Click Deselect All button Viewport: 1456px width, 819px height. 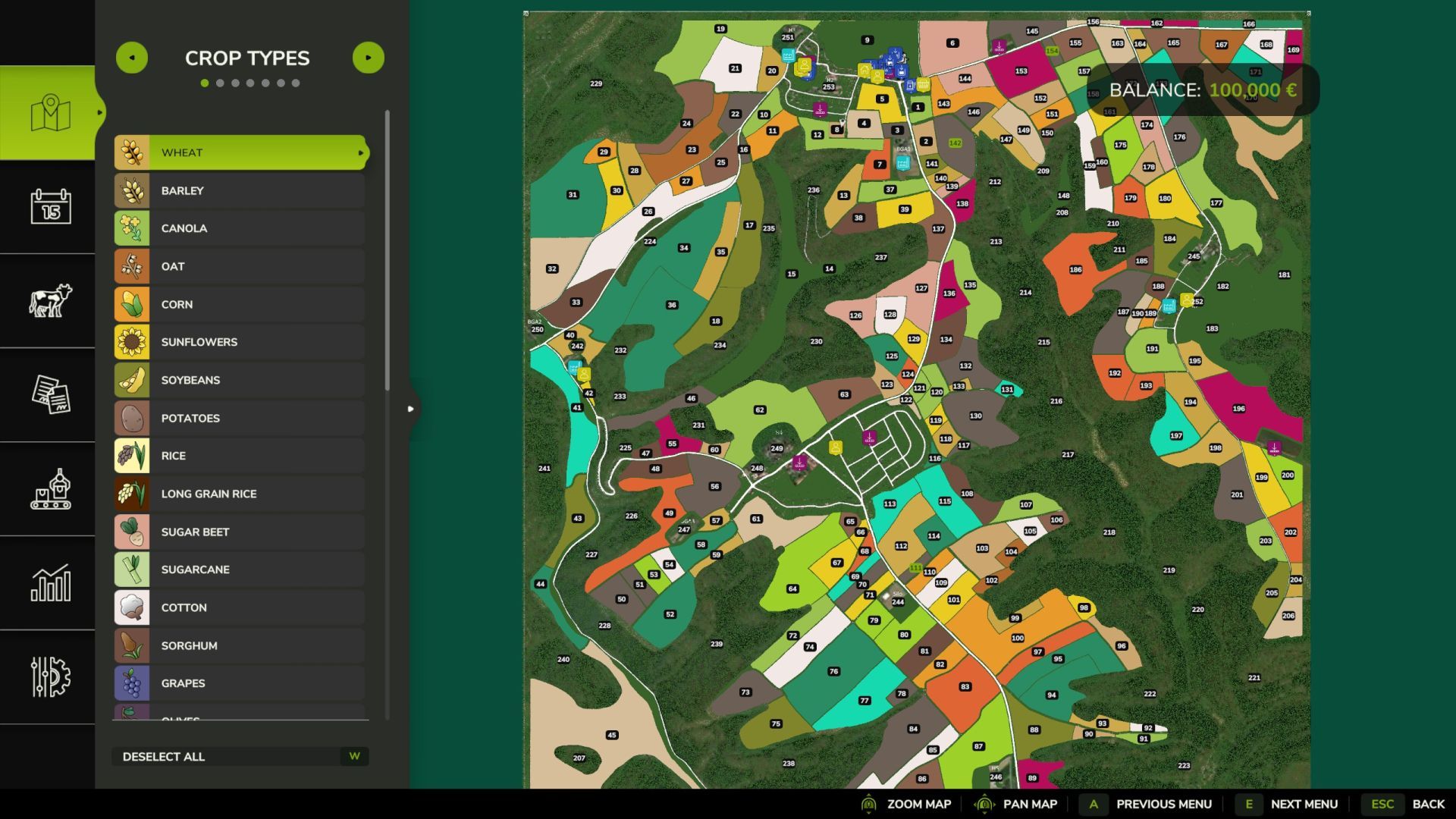(x=240, y=756)
